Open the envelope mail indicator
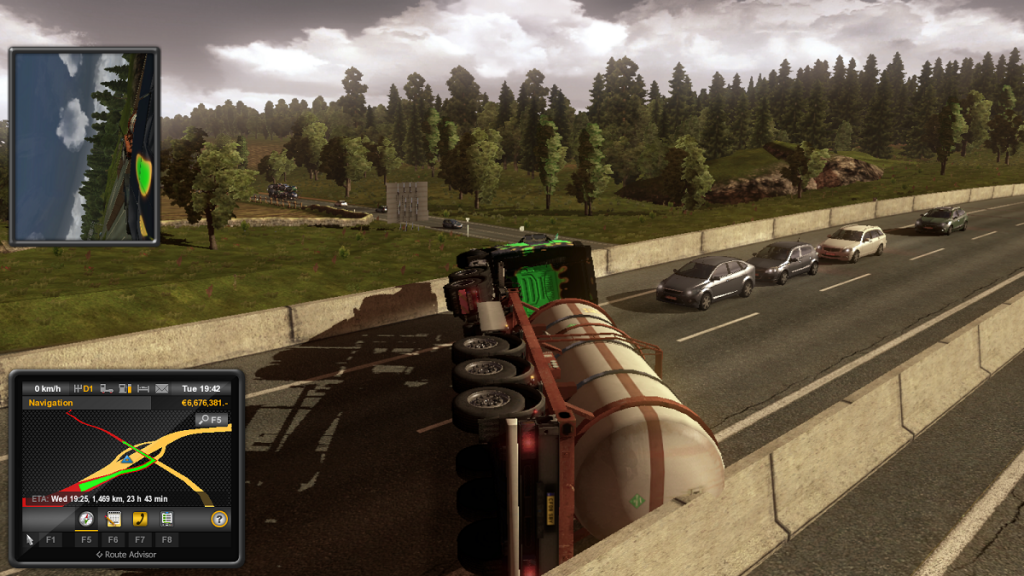 click(162, 388)
